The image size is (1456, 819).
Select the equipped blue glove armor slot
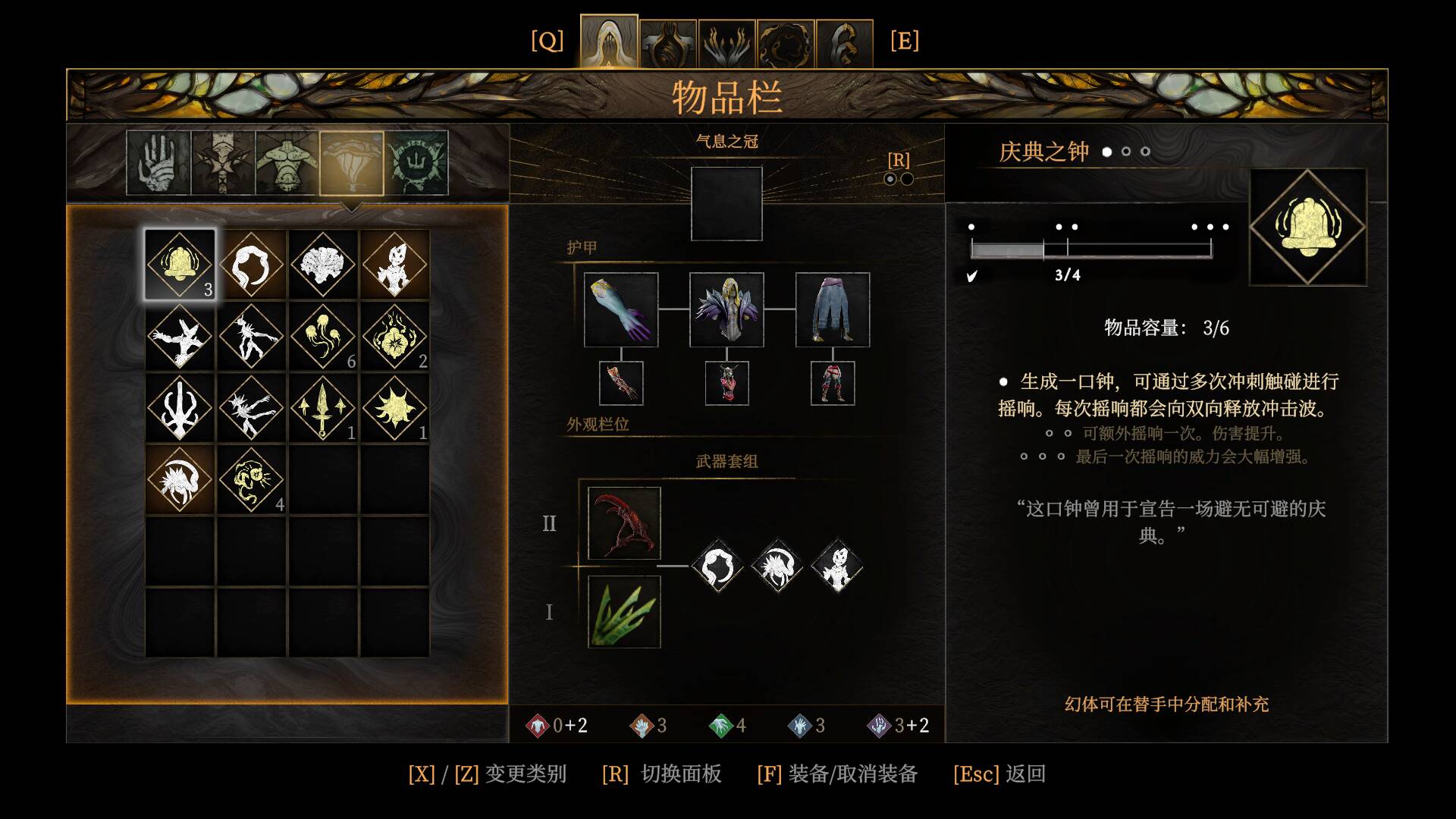pos(621,309)
